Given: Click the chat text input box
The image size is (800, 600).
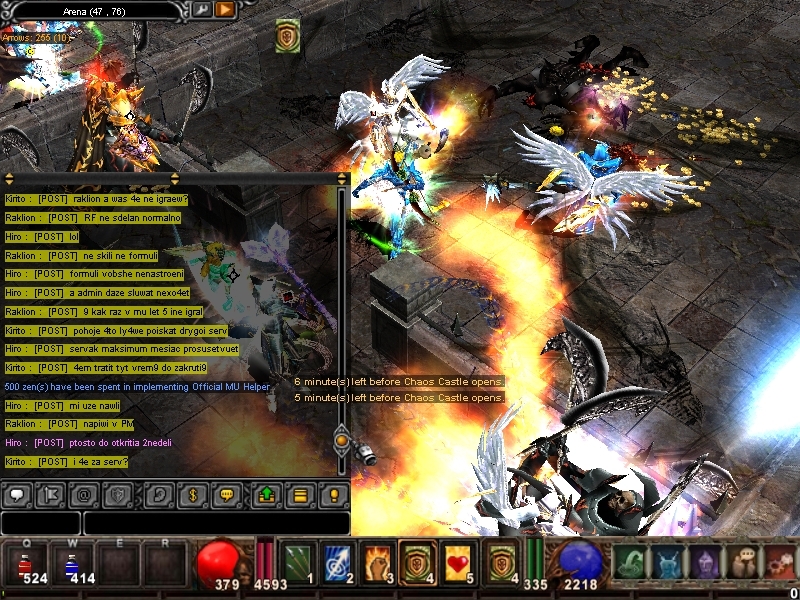Looking at the screenshot, I should point(215,523).
